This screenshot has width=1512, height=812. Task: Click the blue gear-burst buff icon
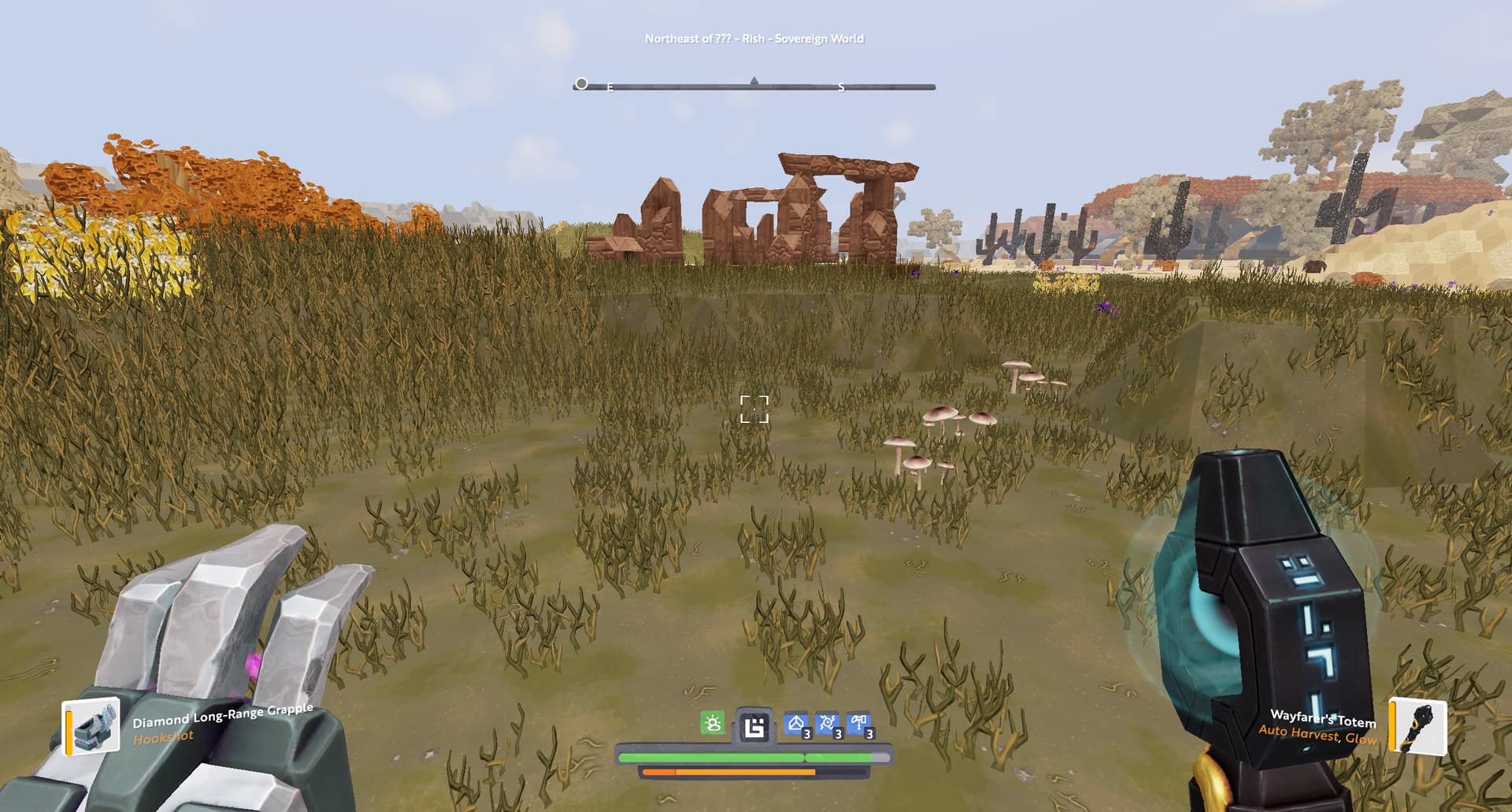pyautogui.click(x=827, y=723)
